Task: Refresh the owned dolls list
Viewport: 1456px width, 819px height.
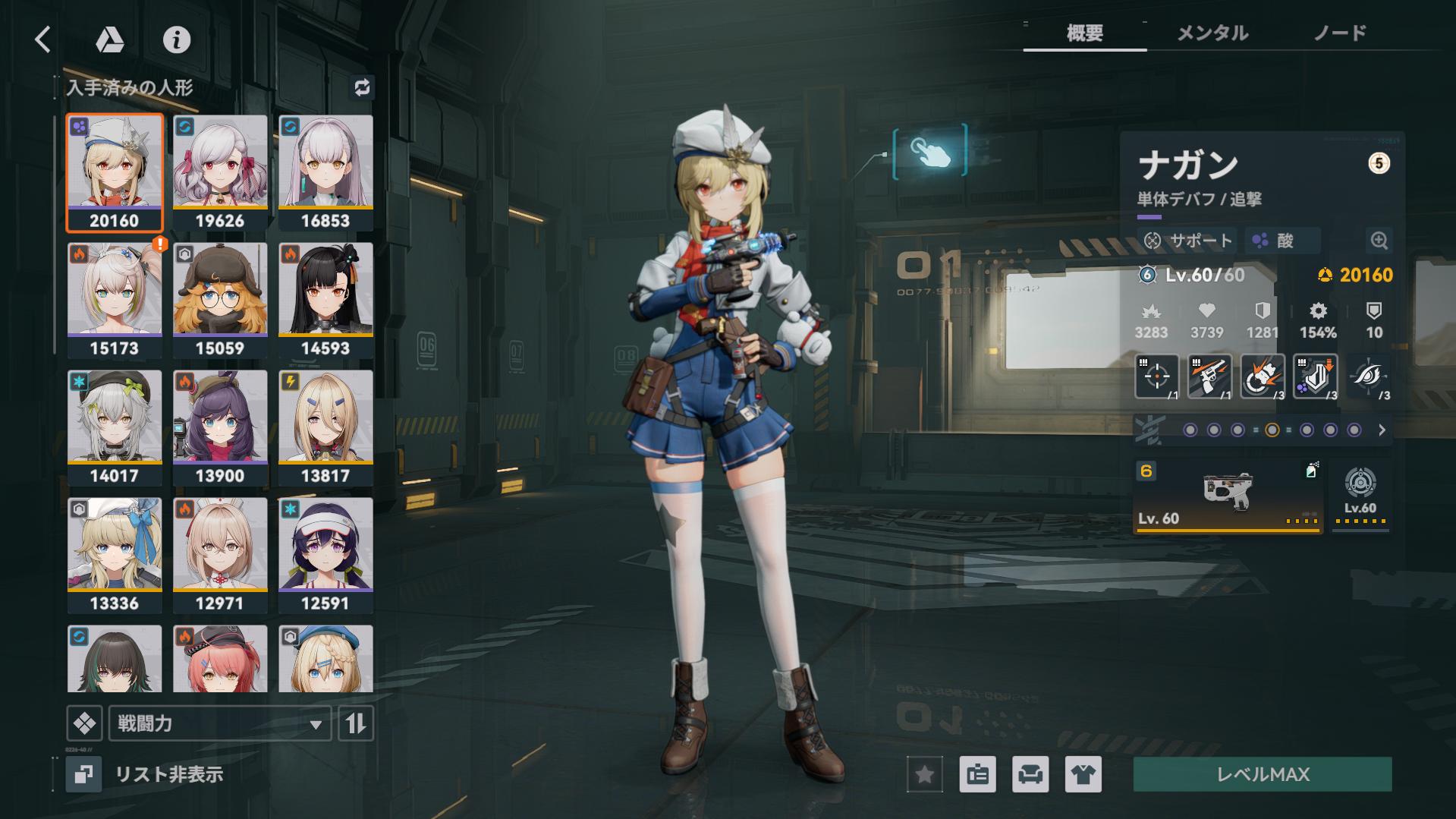Action: 362,87
